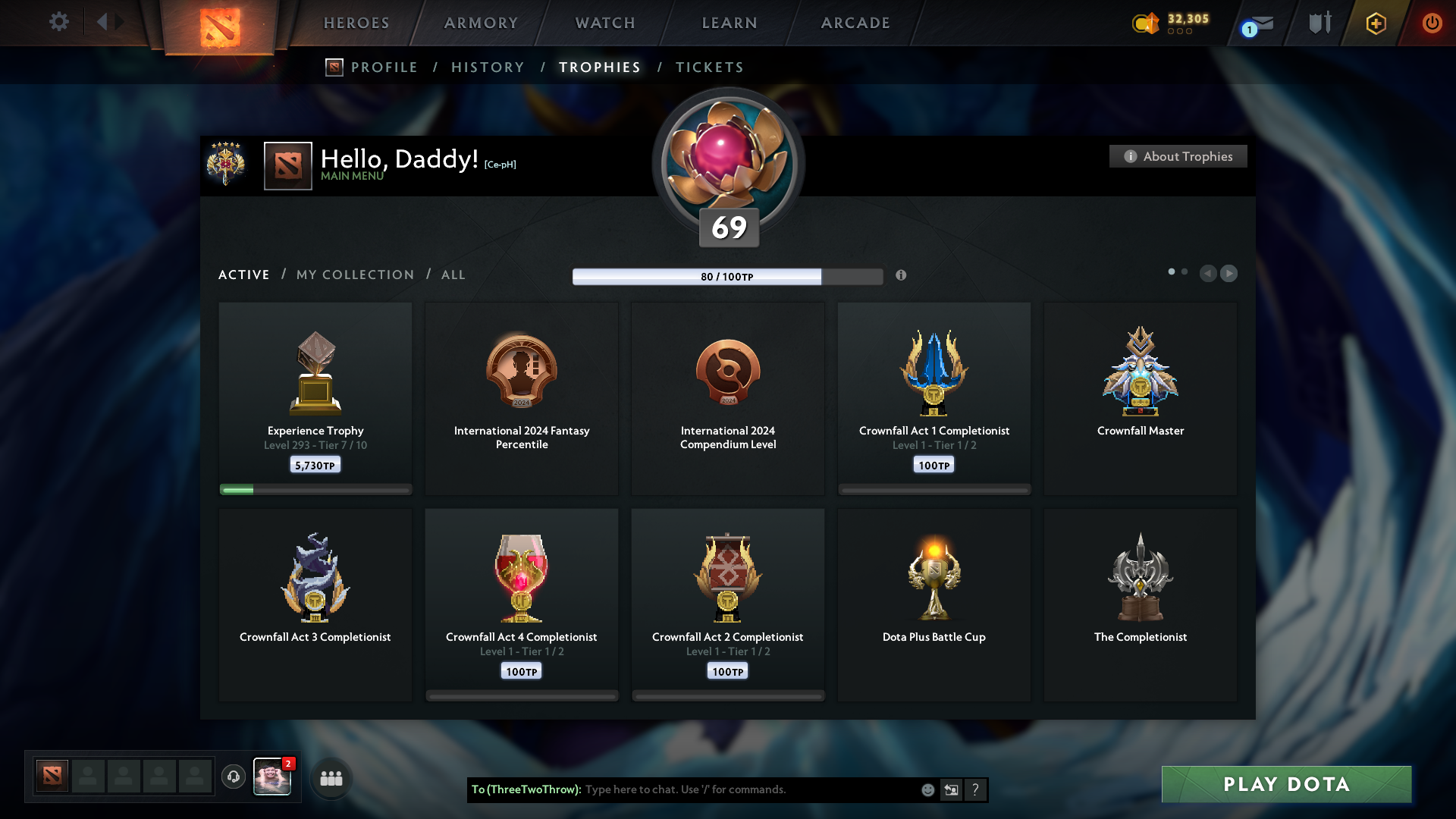Switch to the HISTORY tab
This screenshot has width=1456, height=819.
[x=488, y=67]
